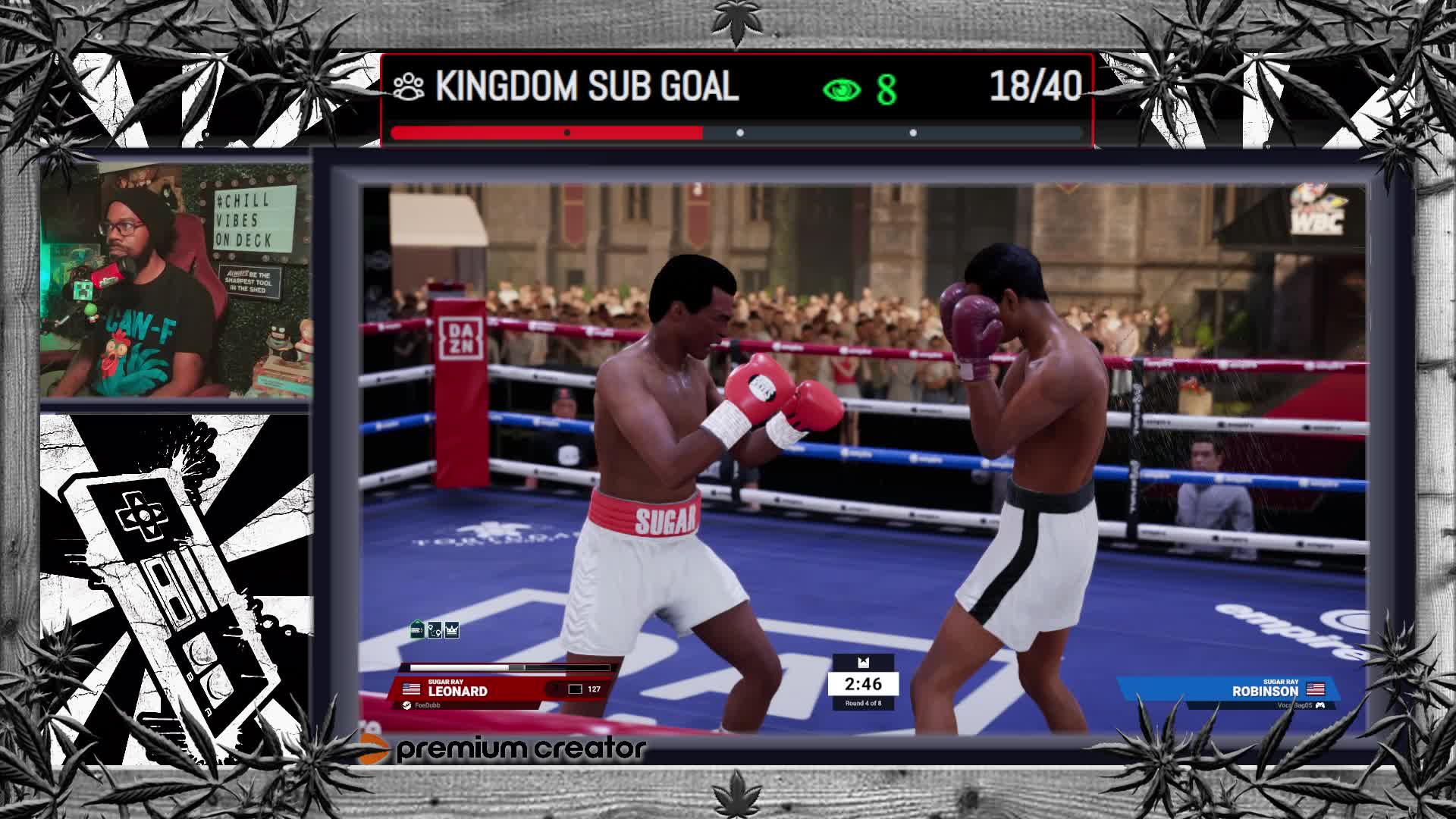Select the green house-shaped perk icon

(416, 629)
